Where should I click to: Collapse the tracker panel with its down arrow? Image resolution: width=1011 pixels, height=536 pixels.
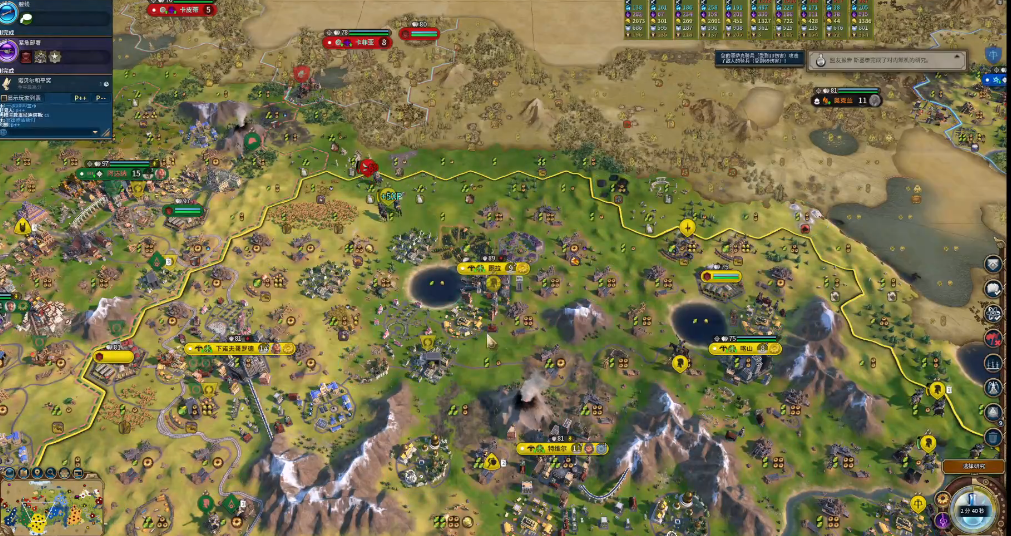[97, 131]
